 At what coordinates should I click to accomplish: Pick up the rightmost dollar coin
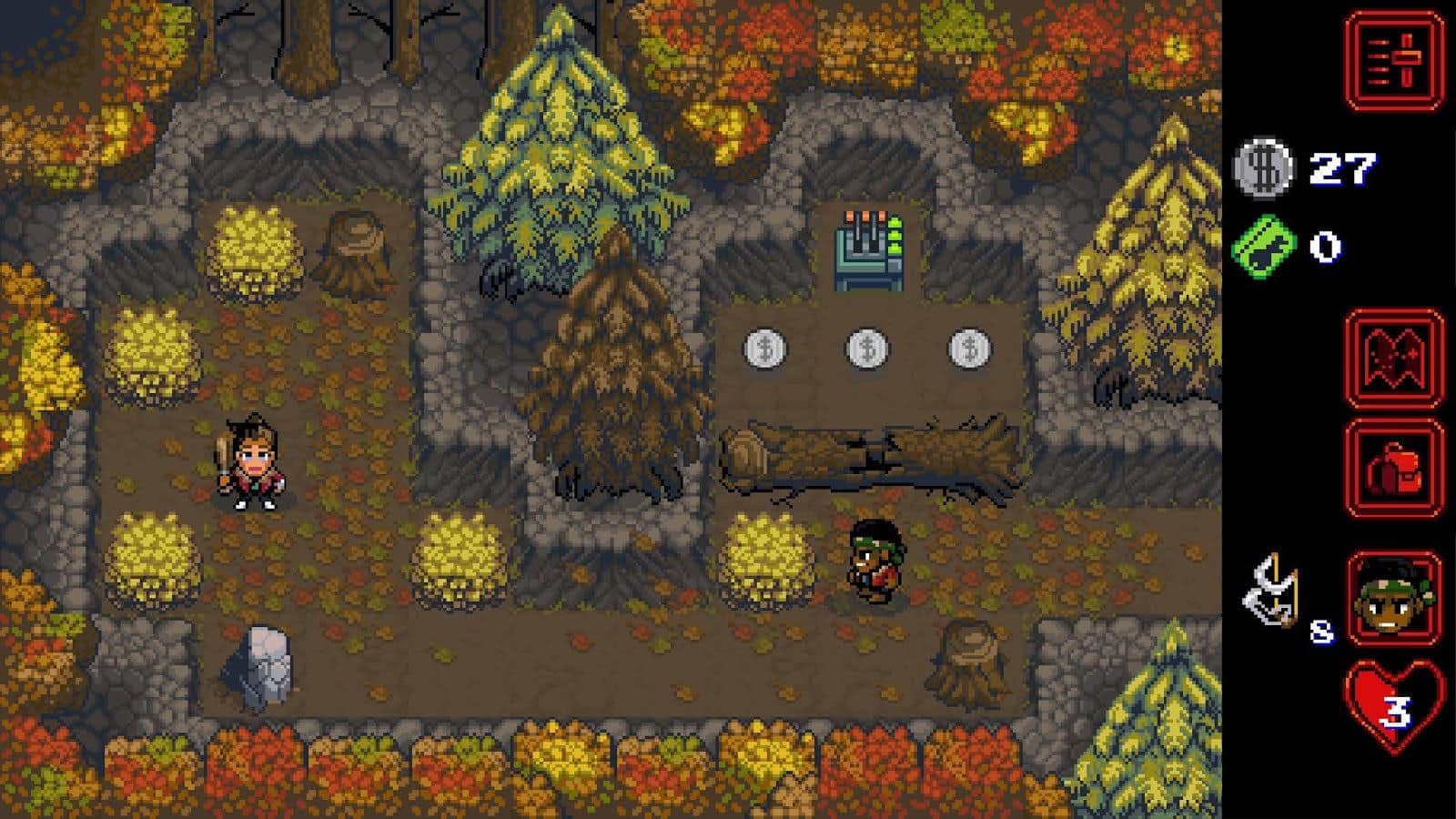tap(969, 349)
